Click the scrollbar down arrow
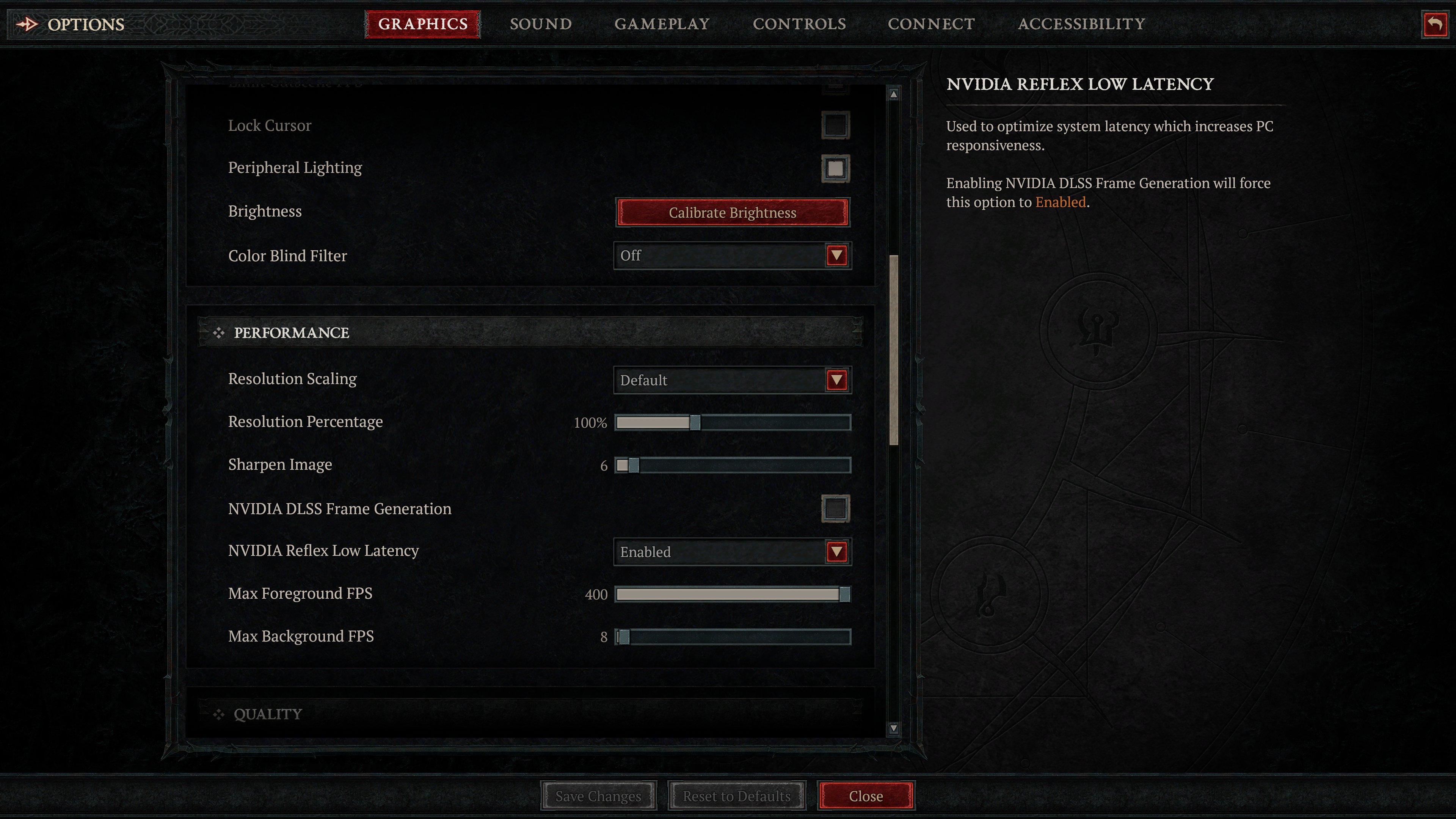 point(893,728)
